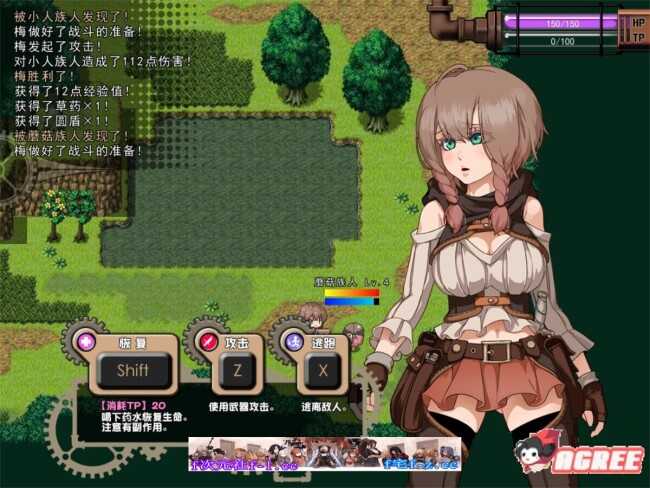Image resolution: width=650 pixels, height=488 pixels.
Task: Select the 逃跑 escape command
Action: pyautogui.click(x=323, y=369)
